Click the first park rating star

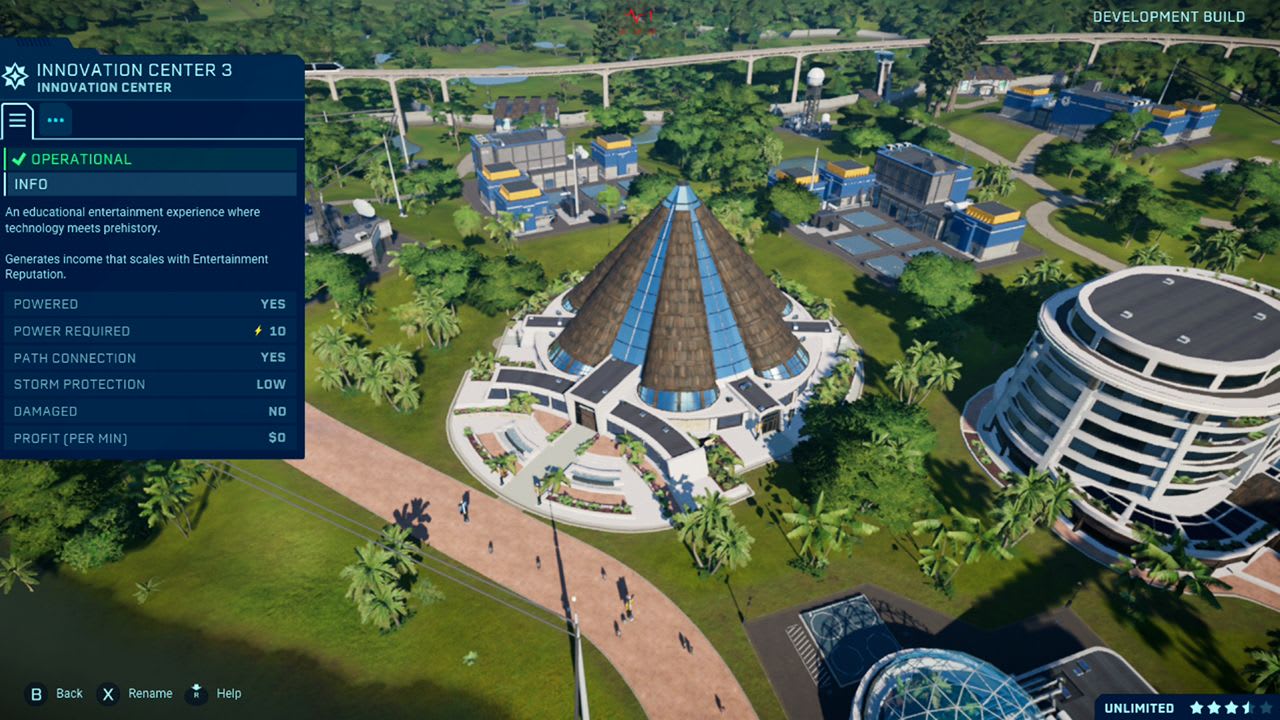pos(1197,707)
